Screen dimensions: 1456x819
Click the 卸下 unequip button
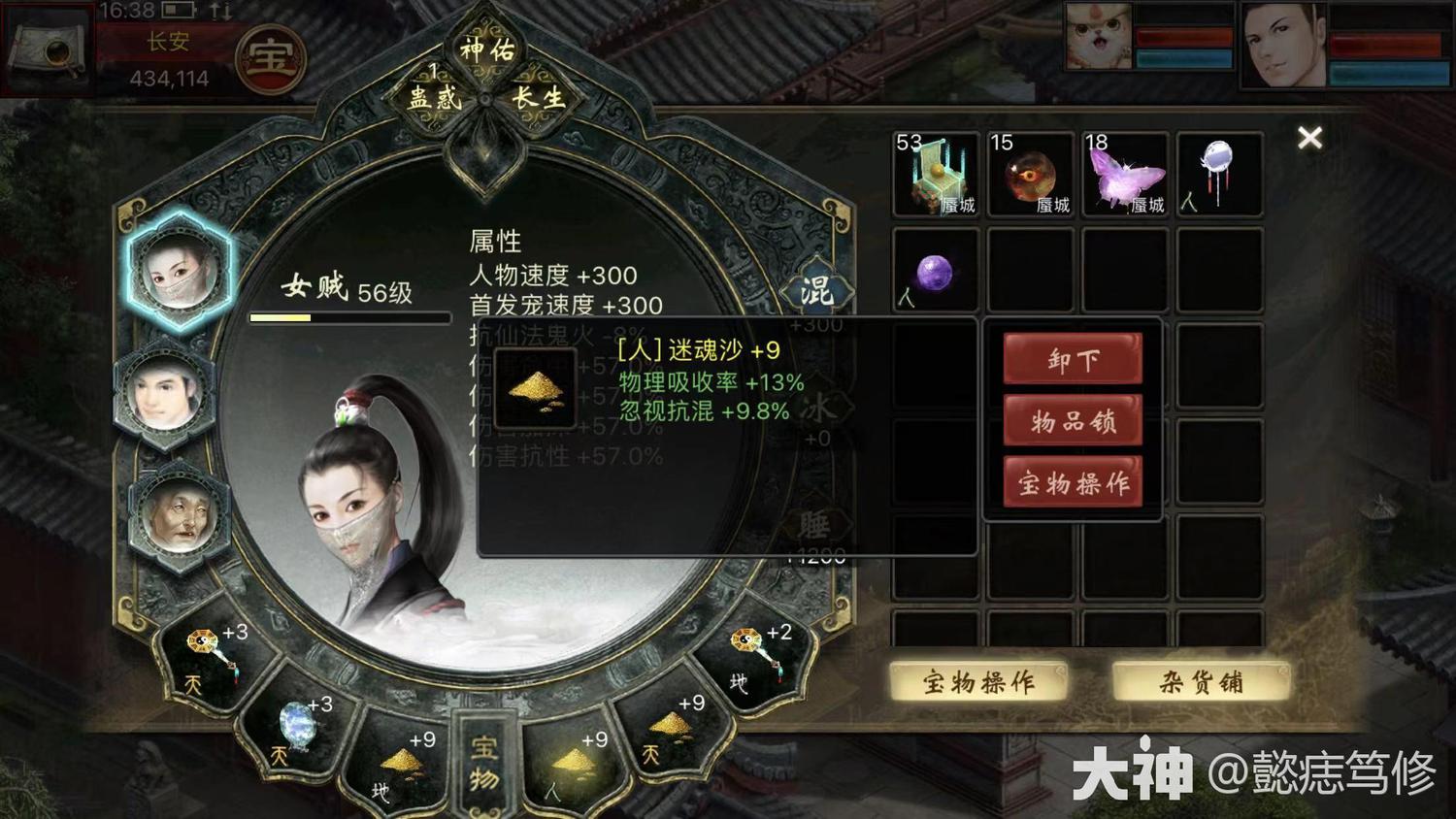click(1073, 360)
